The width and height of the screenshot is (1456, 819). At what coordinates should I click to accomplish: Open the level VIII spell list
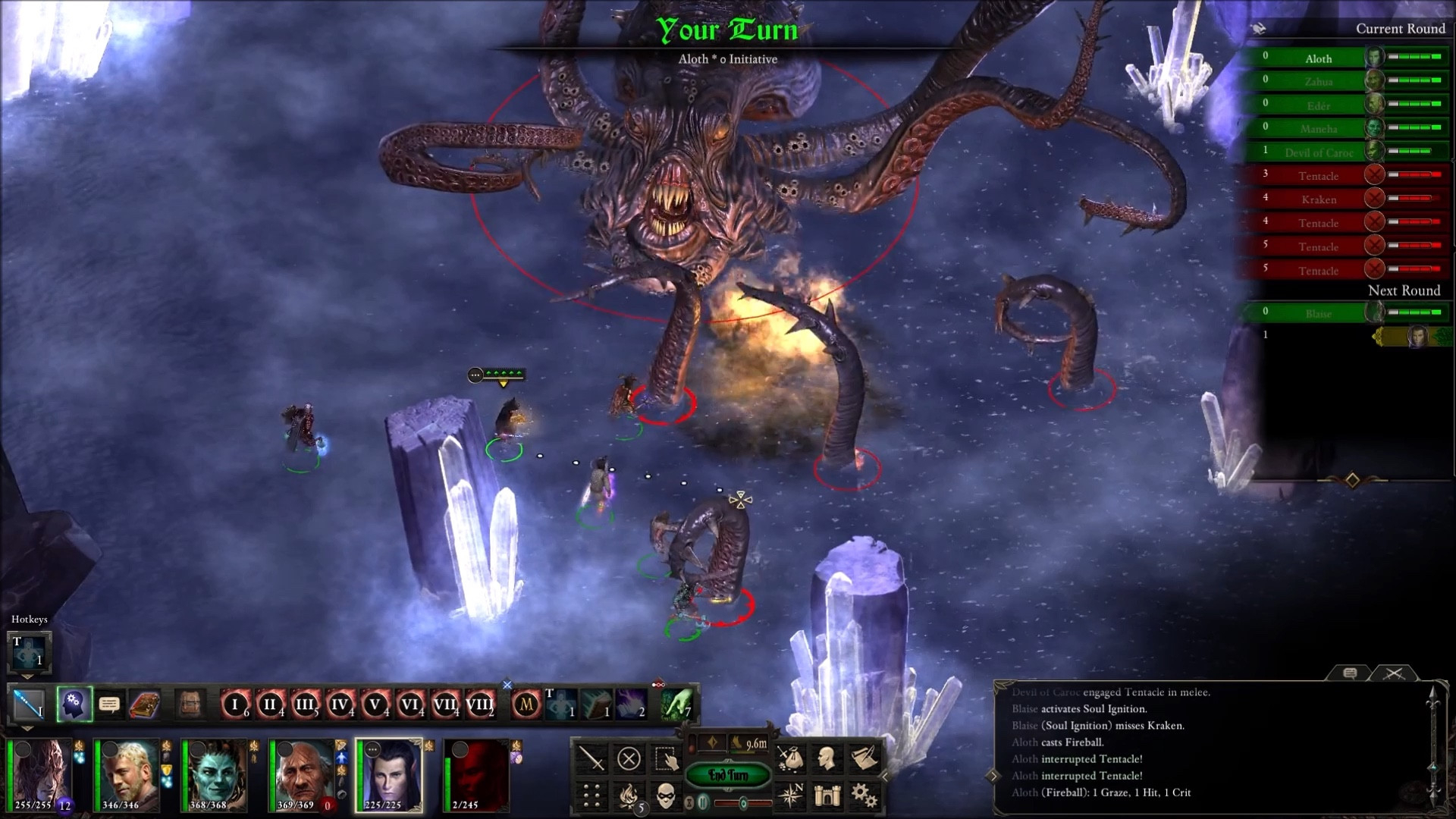pos(479,705)
